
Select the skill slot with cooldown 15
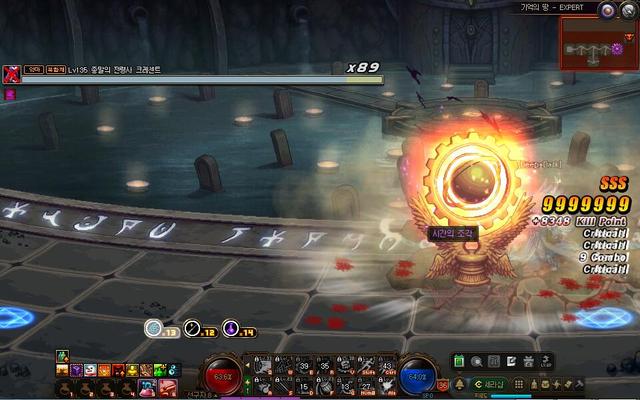coord(304,387)
